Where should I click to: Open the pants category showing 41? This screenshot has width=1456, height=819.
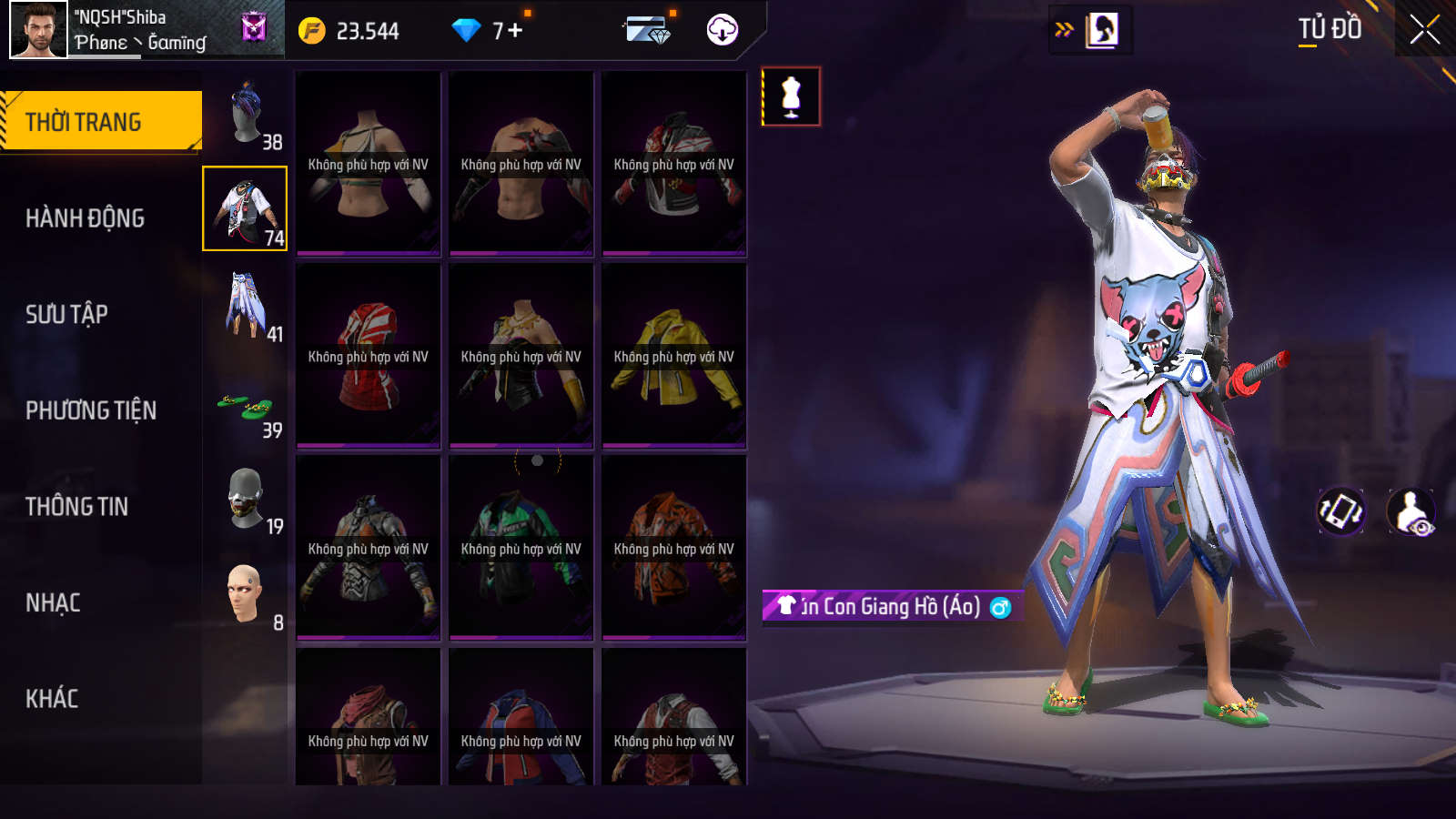246,306
